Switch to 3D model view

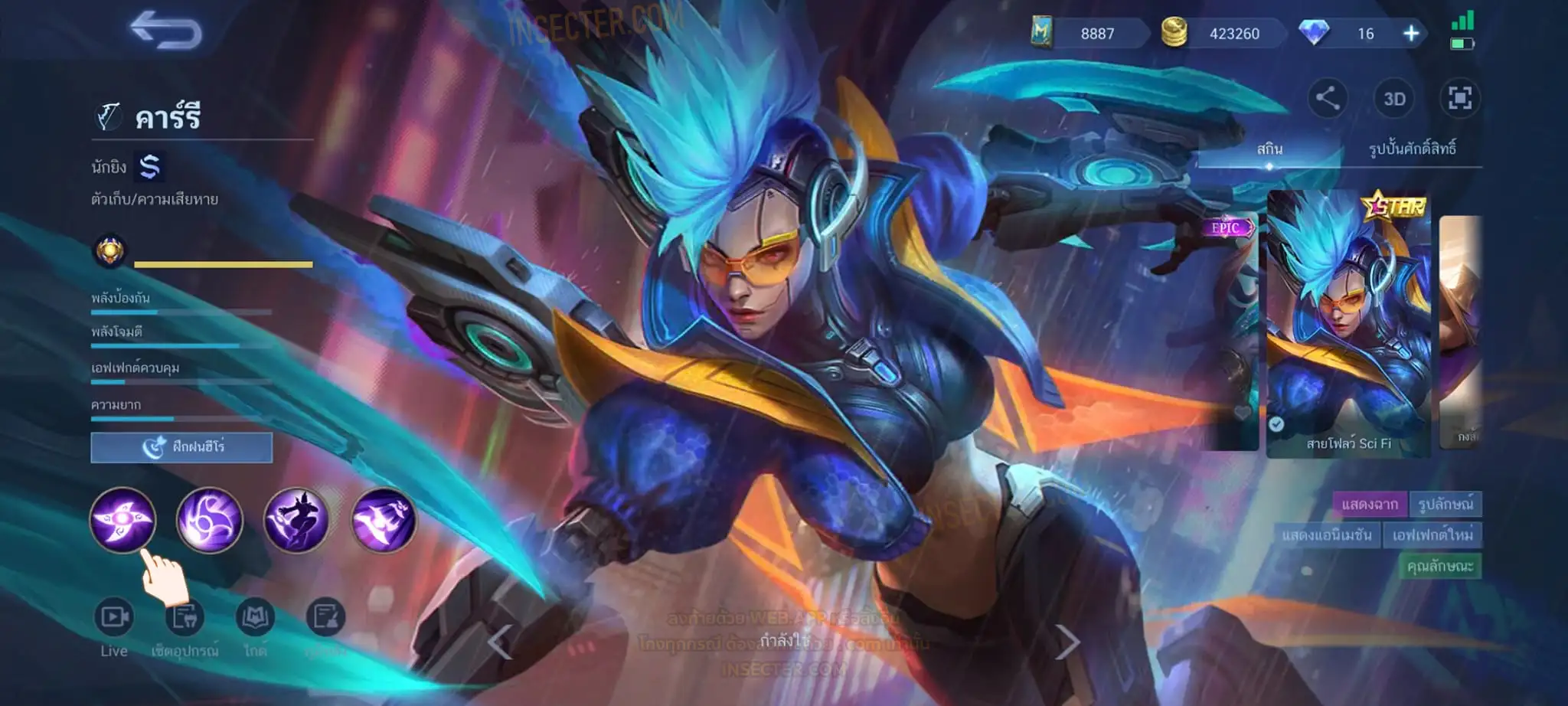1394,99
